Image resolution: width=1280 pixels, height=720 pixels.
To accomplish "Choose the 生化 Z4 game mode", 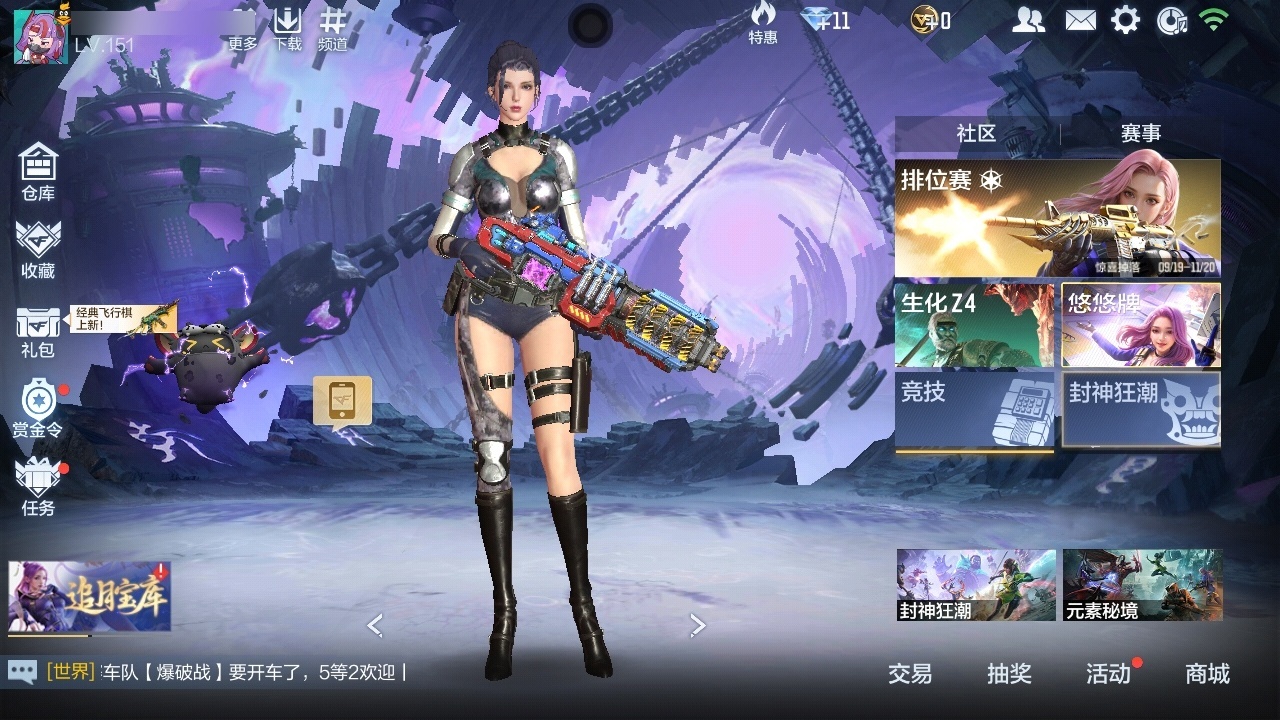I will point(974,325).
